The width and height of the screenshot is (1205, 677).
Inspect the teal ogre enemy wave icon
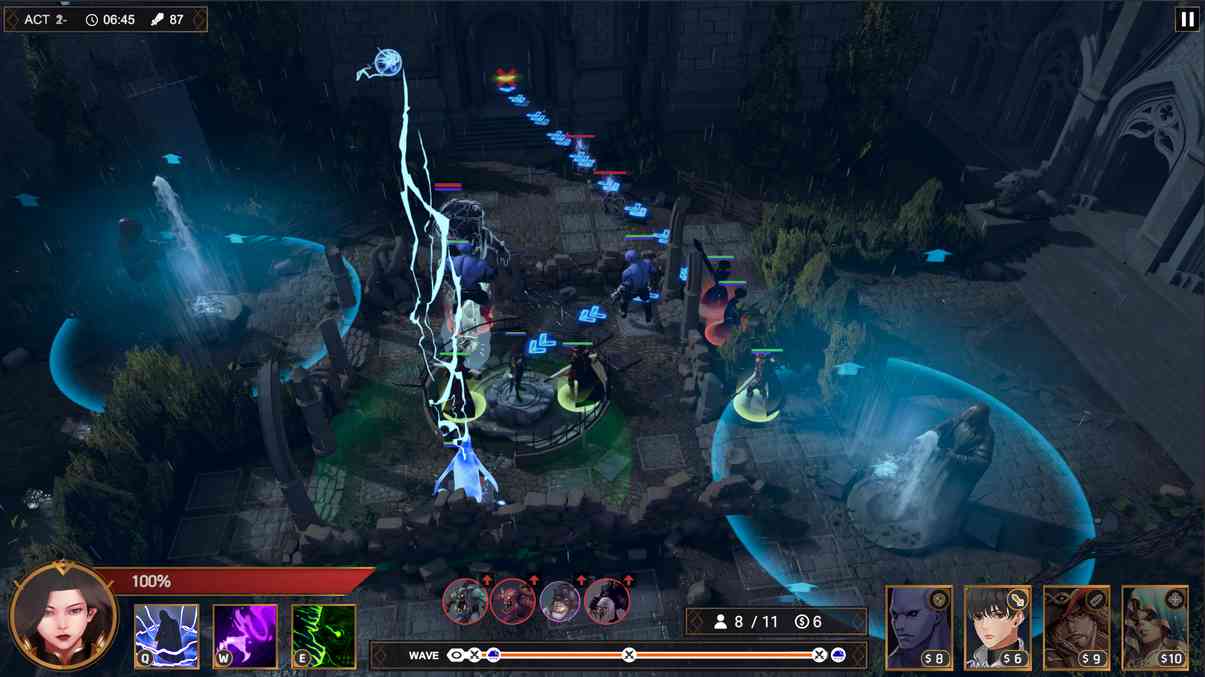pos(465,602)
